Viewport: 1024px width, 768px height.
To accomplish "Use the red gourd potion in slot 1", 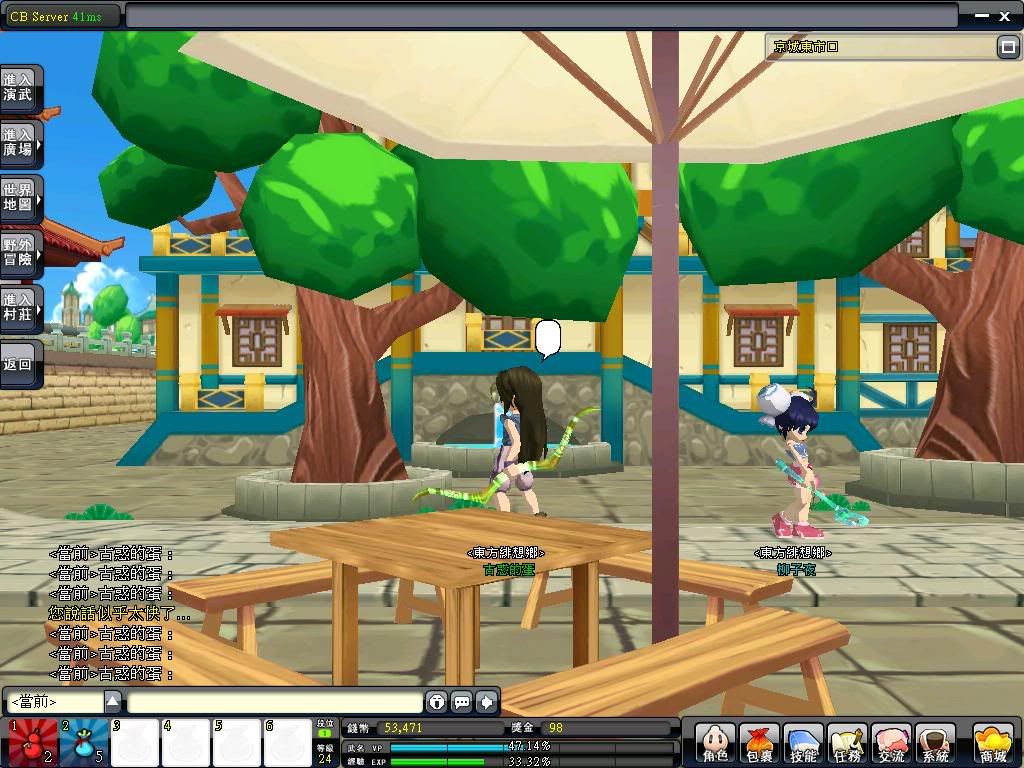I will coord(31,742).
